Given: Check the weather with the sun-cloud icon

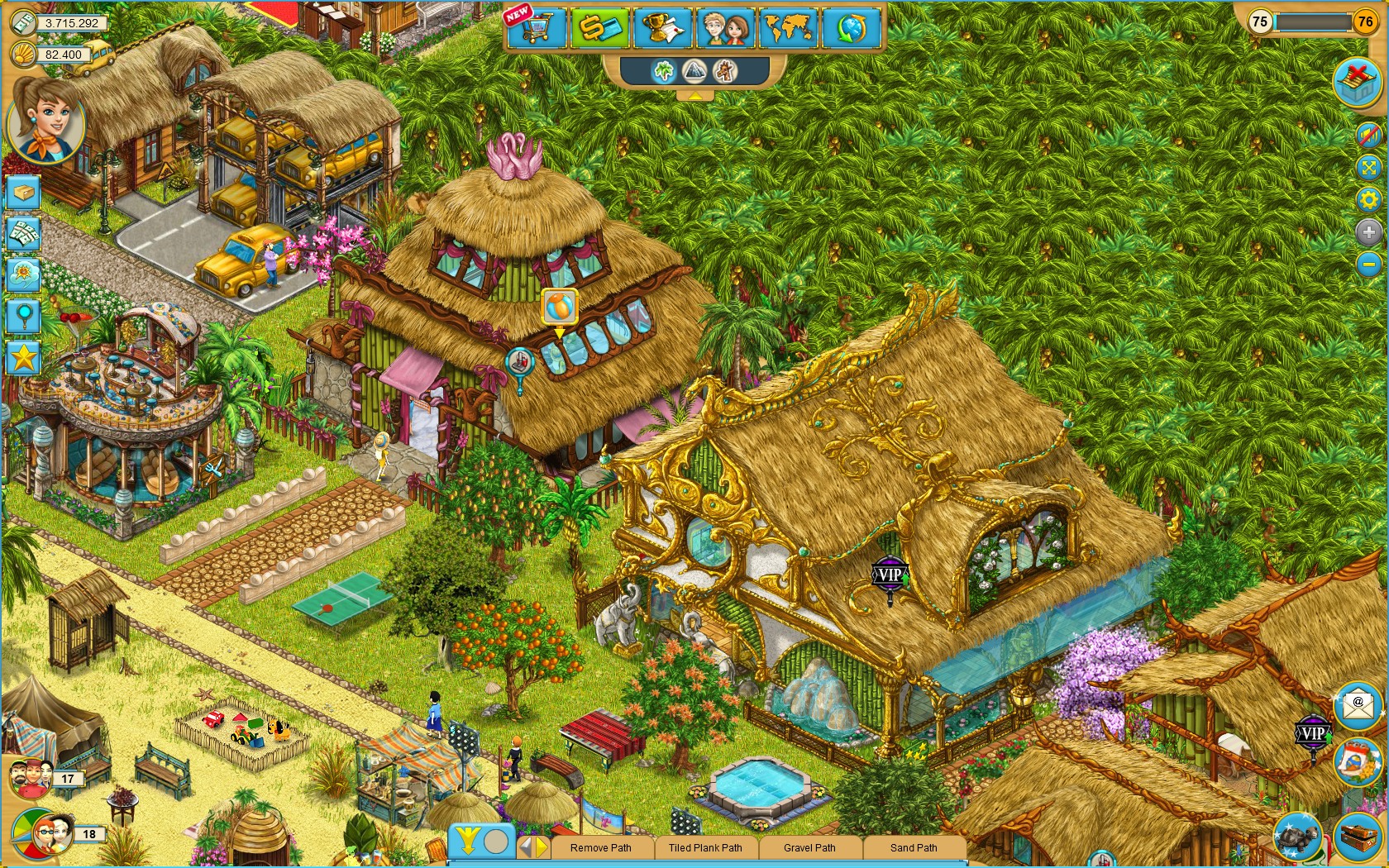Looking at the screenshot, I should click(23, 273).
